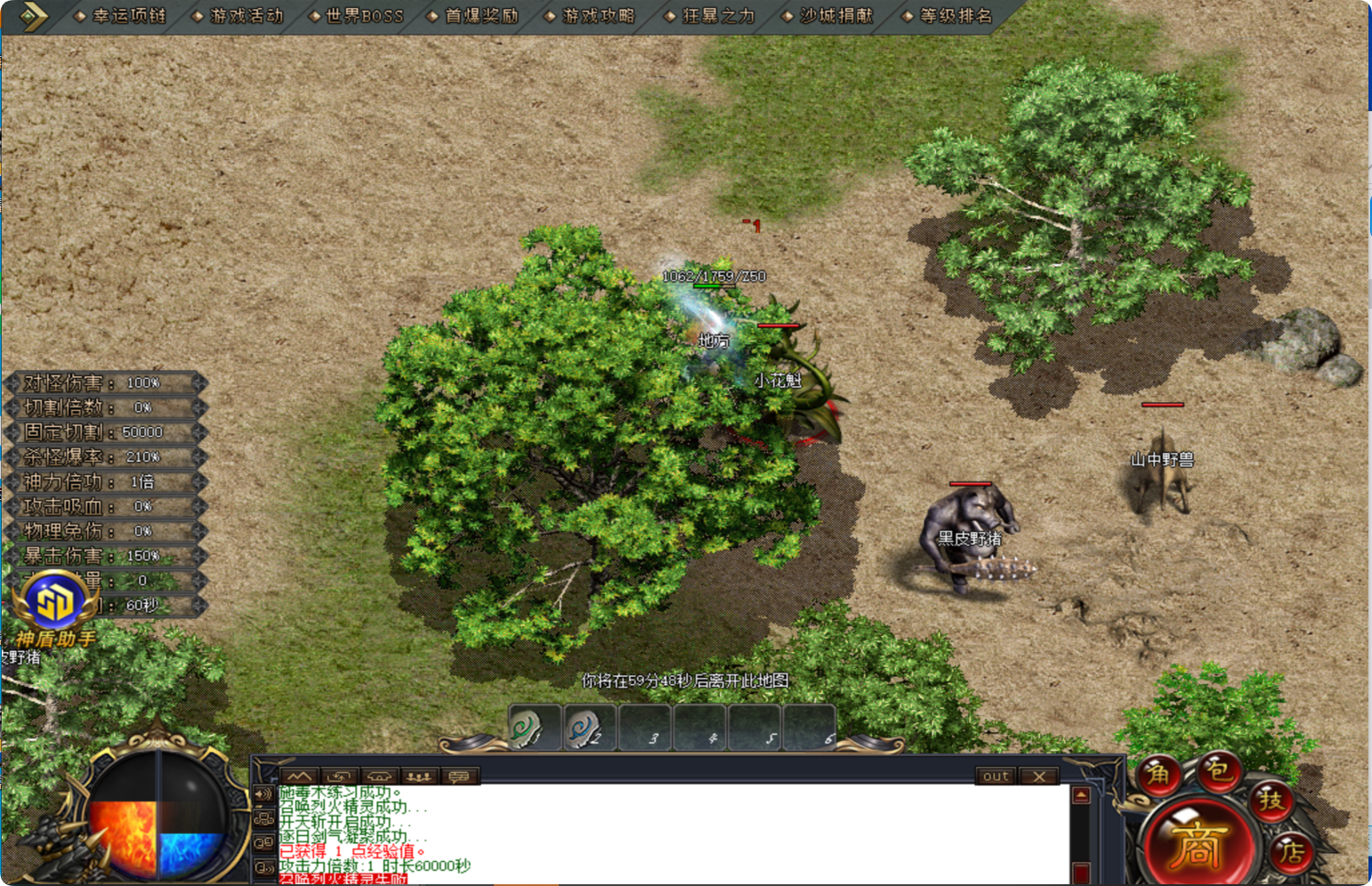Open the item mall via big 商 orb
The image size is (1372, 886).
click(1199, 842)
